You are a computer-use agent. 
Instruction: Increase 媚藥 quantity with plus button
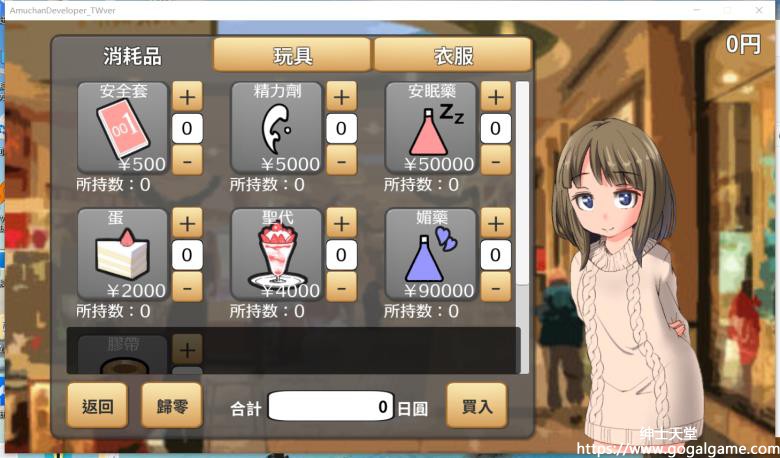click(x=495, y=223)
